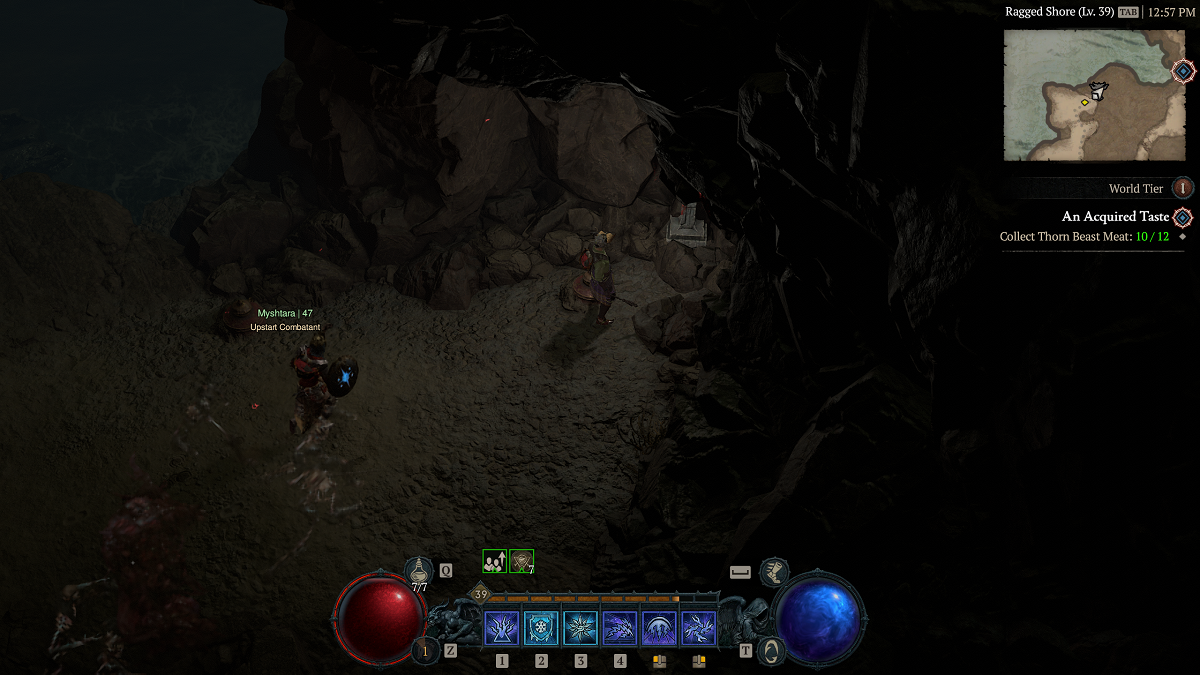The image size is (1200, 675).
Task: Click the round icon showing number 1
Action: (425, 651)
